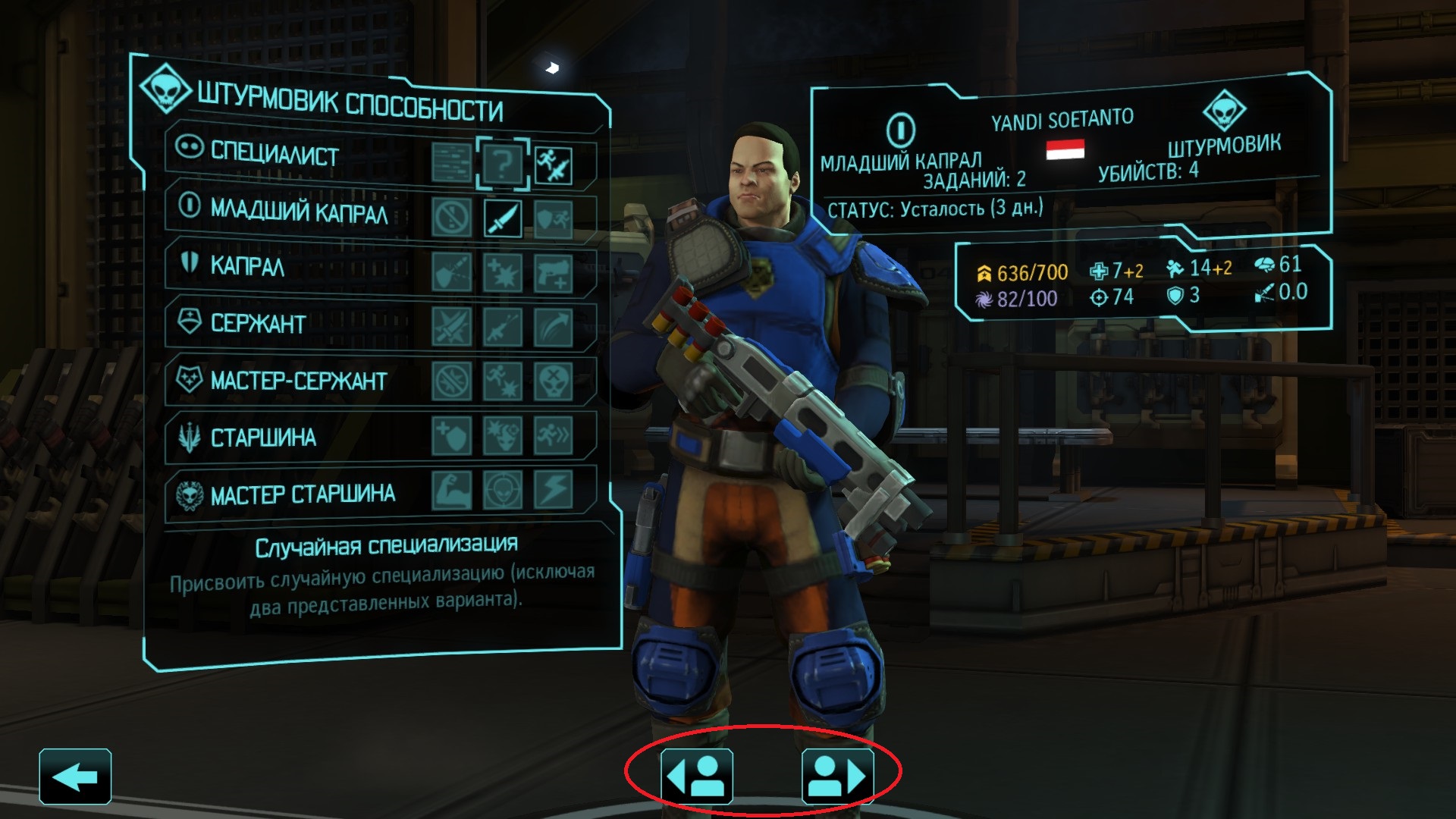The image size is (1456, 819).
Task: Pick the rifle Sergeant perk
Action: (503, 327)
